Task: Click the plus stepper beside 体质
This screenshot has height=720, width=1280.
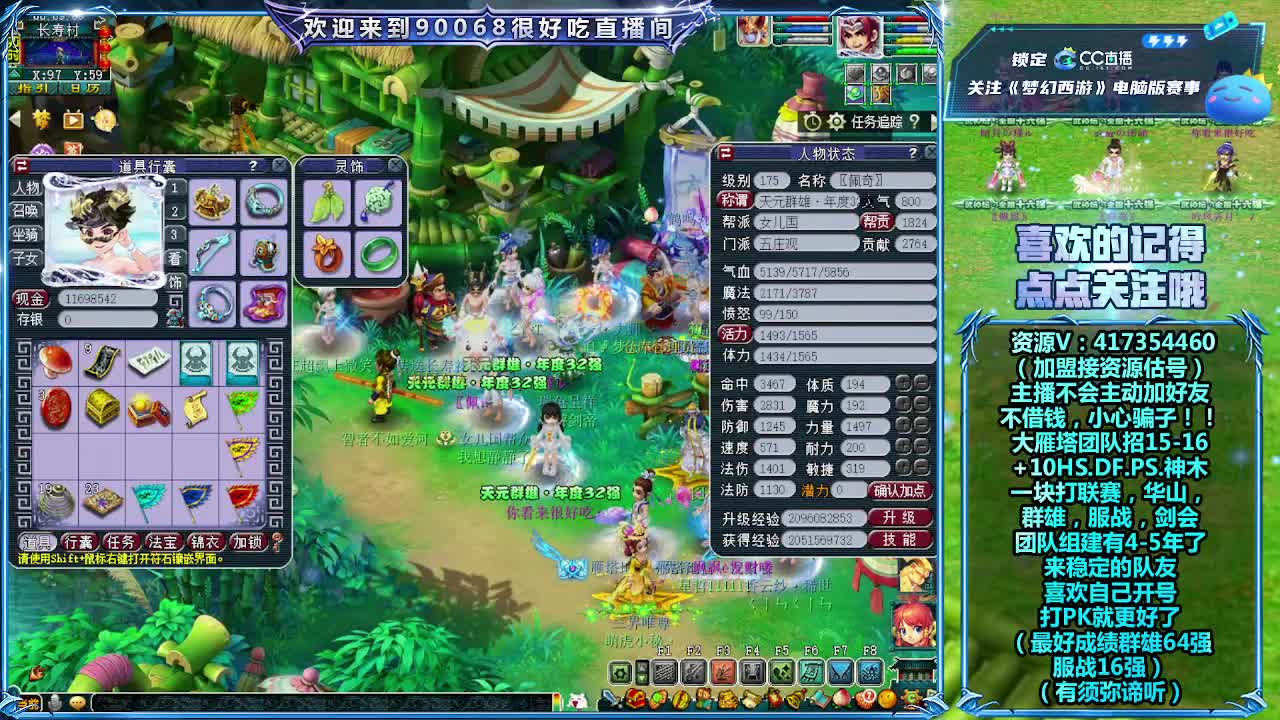Action: click(x=902, y=384)
